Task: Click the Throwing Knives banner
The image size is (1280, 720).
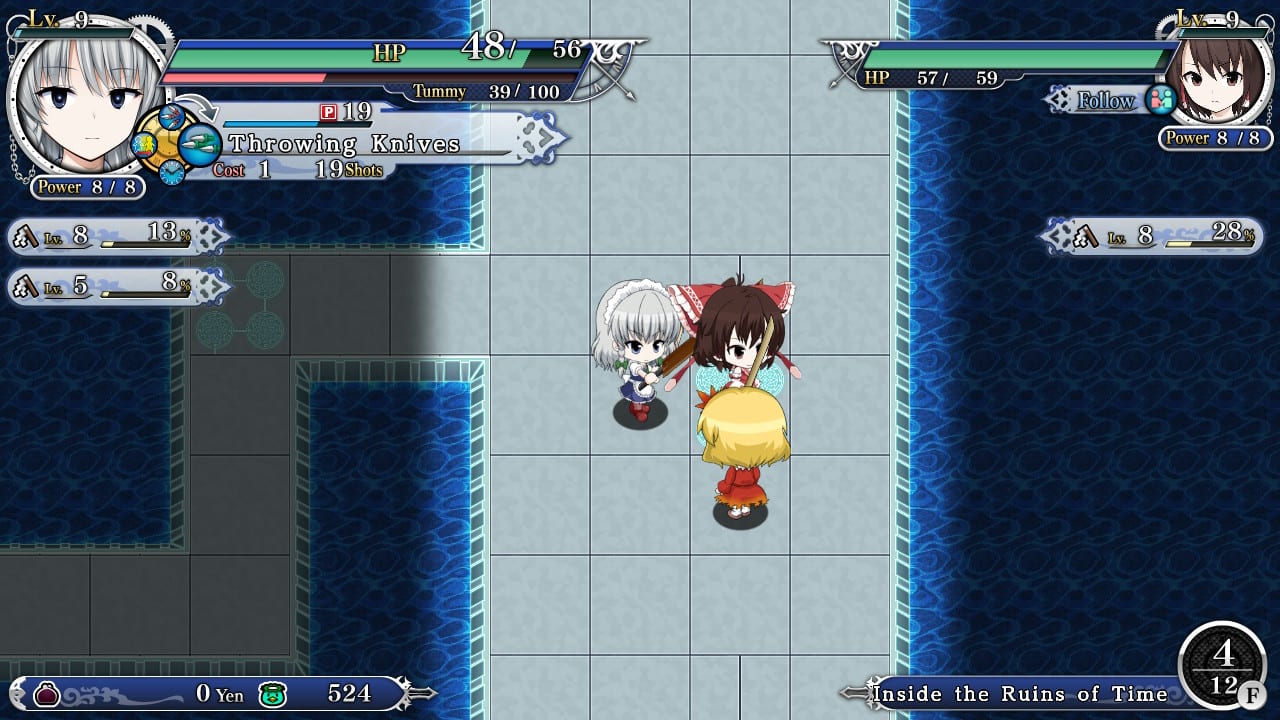Action: tap(345, 143)
